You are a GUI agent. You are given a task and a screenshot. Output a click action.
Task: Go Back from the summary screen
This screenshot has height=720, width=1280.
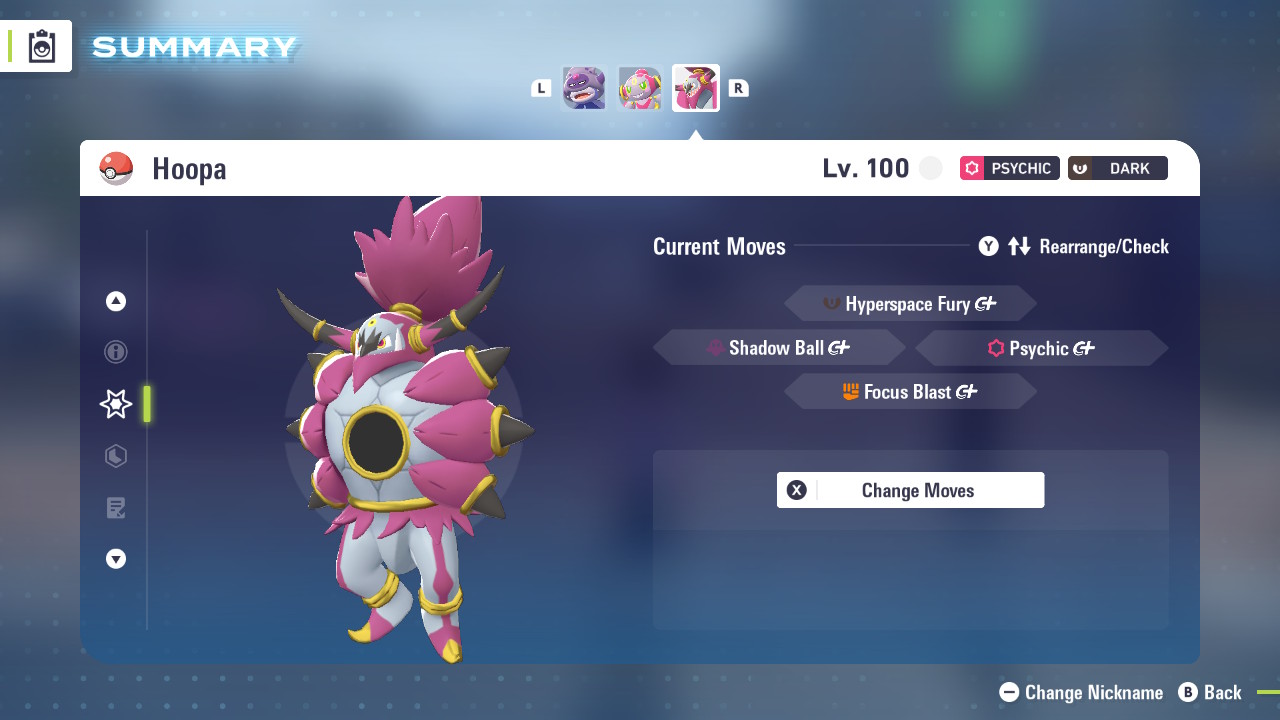tap(1210, 692)
